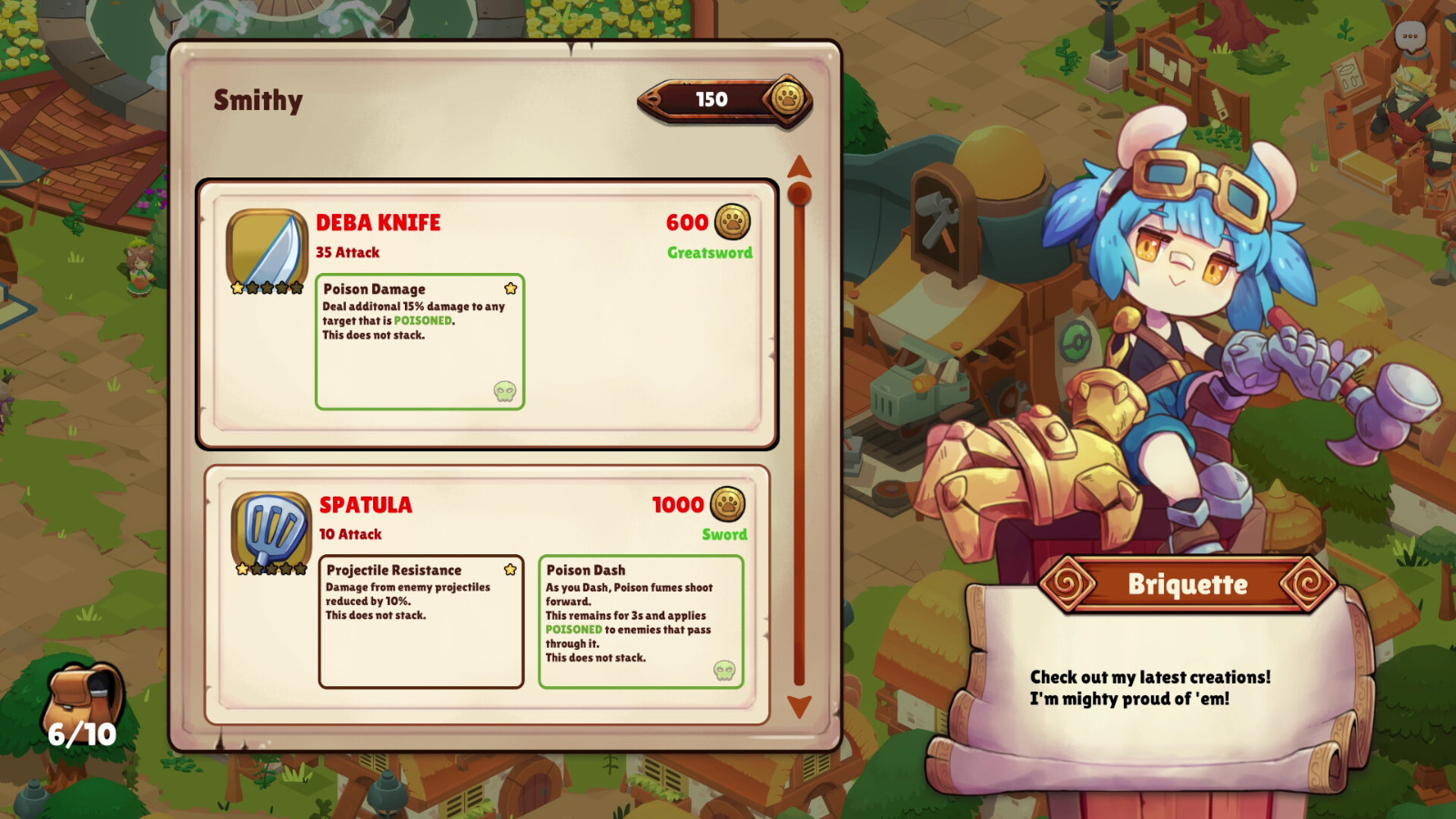Screen dimensions: 1456x819
Task: Click the scrollbar handle knob
Action: tap(799, 194)
